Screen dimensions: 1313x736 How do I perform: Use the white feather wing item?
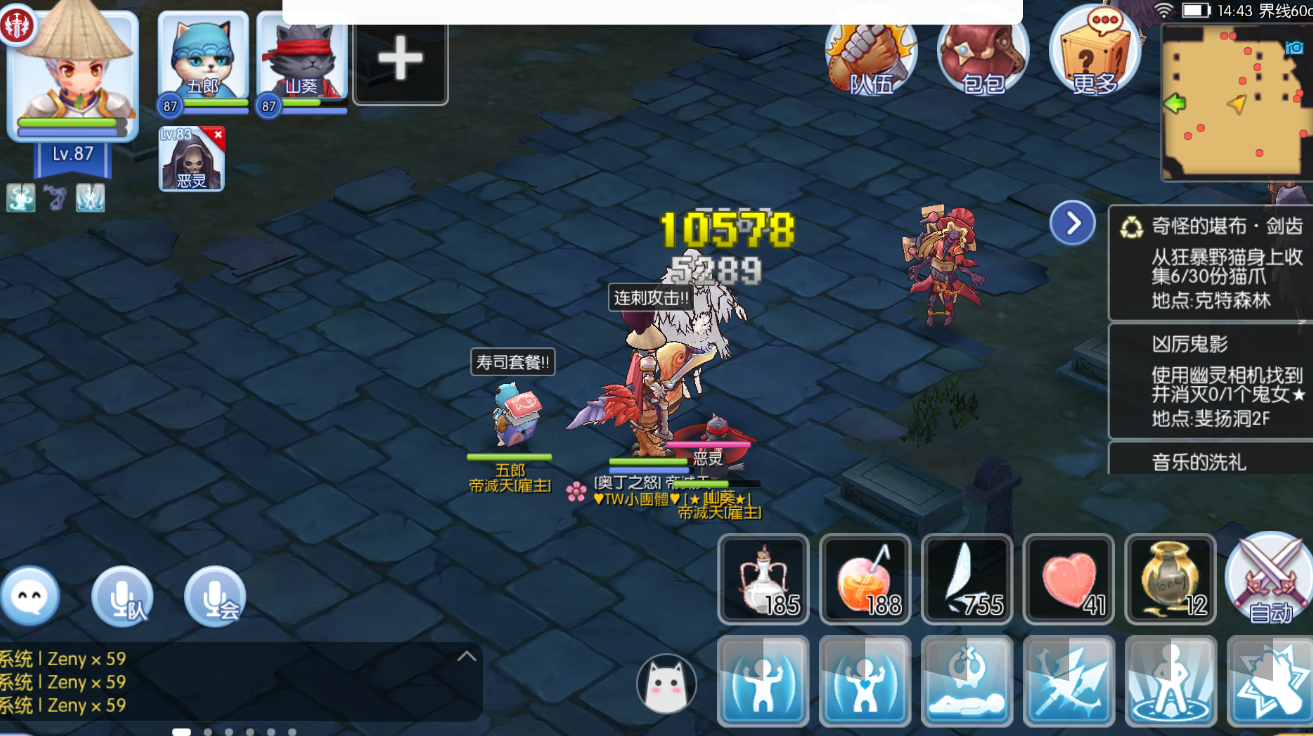pyautogui.click(x=967, y=580)
